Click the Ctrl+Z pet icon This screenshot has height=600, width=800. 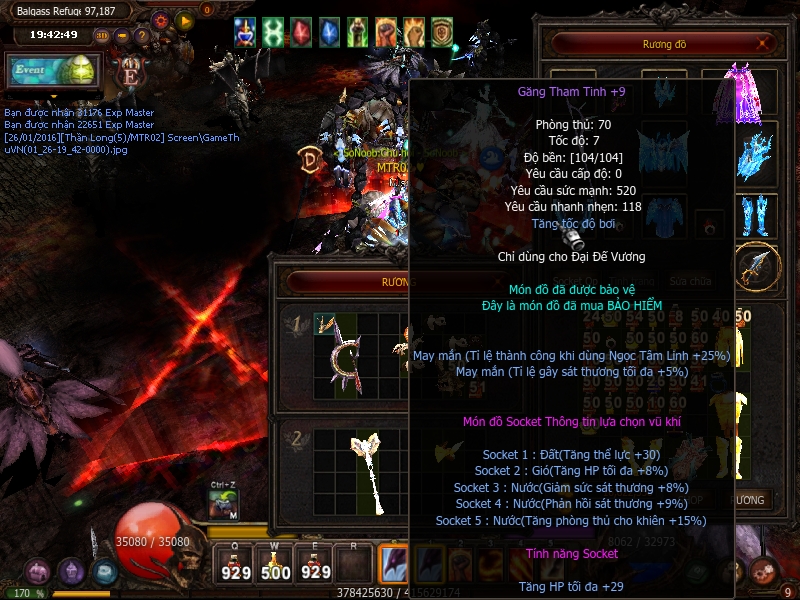coord(224,503)
